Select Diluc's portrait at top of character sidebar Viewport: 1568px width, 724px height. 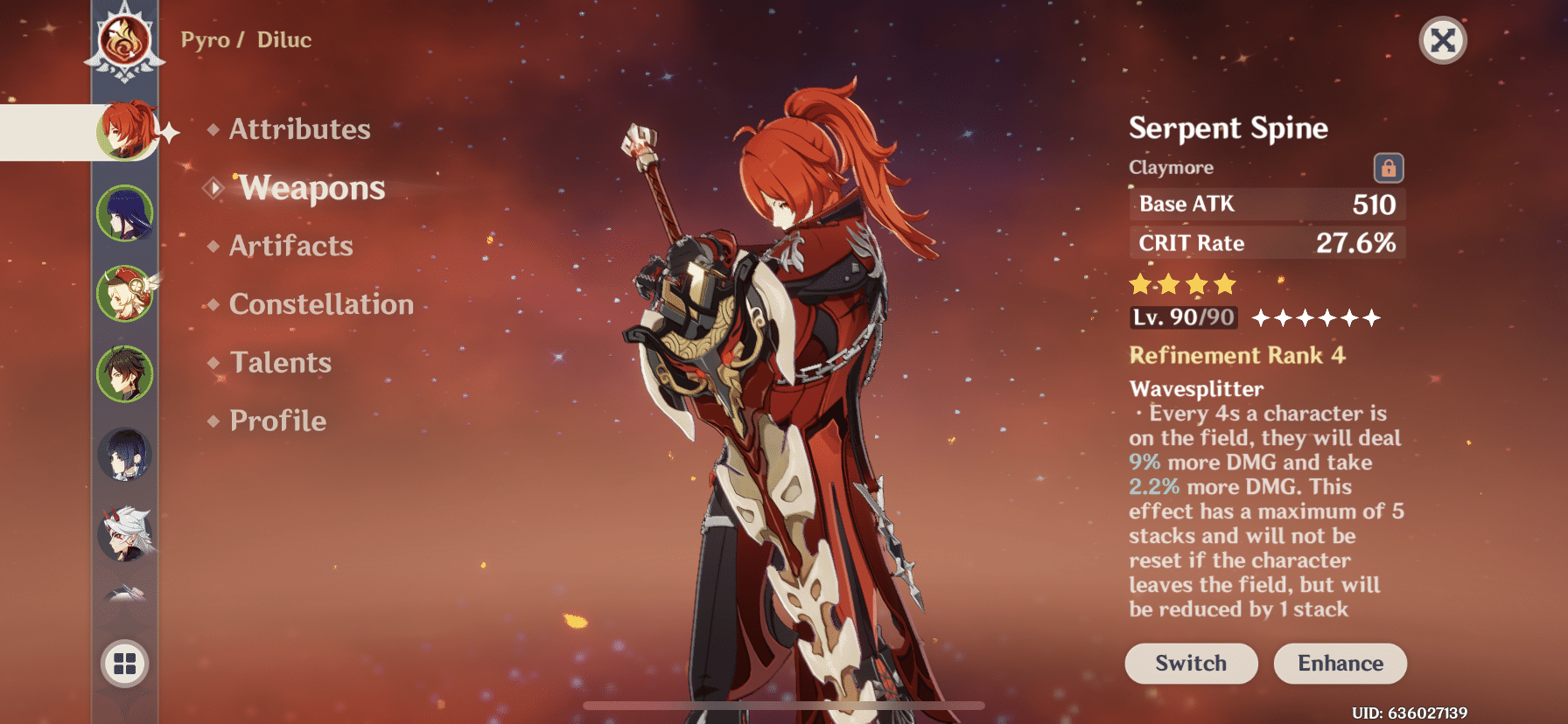(127, 131)
